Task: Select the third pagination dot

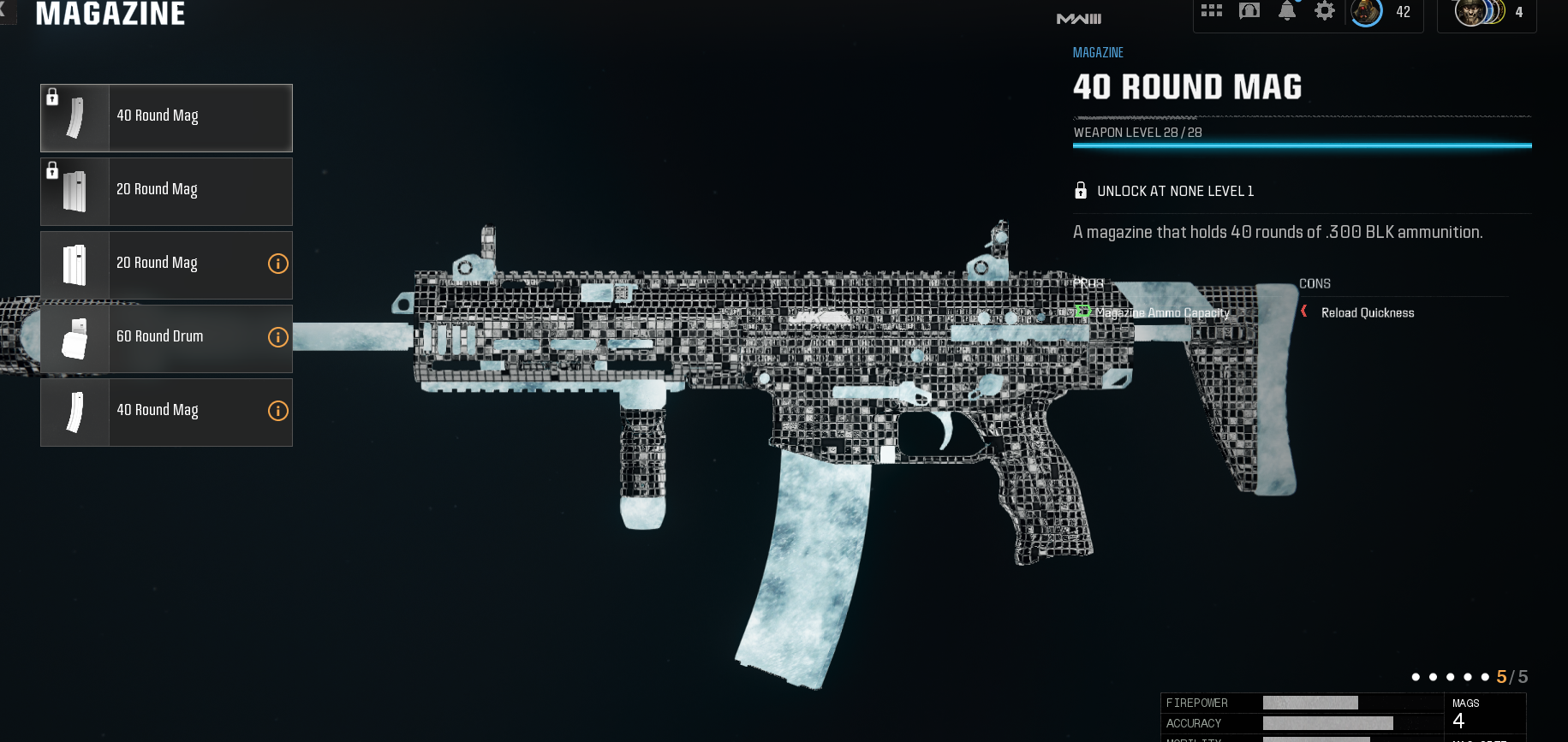Action: (1451, 676)
